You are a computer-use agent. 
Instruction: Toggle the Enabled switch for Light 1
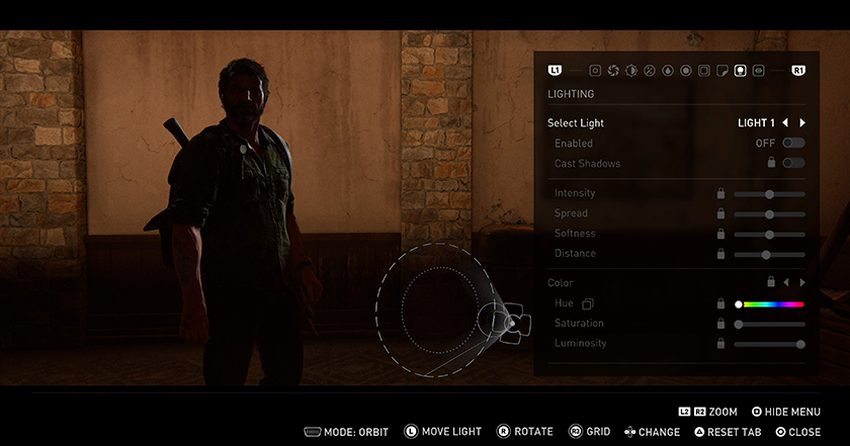[x=794, y=143]
